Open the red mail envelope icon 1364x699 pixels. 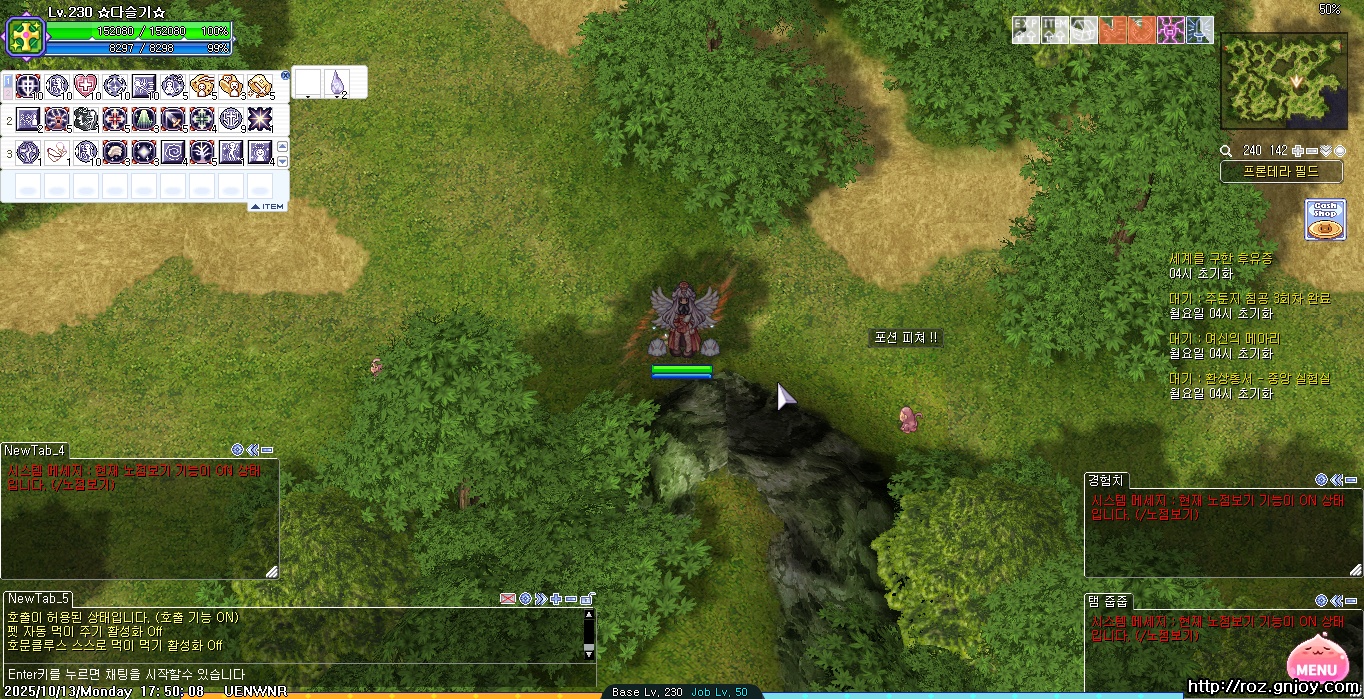(507, 598)
